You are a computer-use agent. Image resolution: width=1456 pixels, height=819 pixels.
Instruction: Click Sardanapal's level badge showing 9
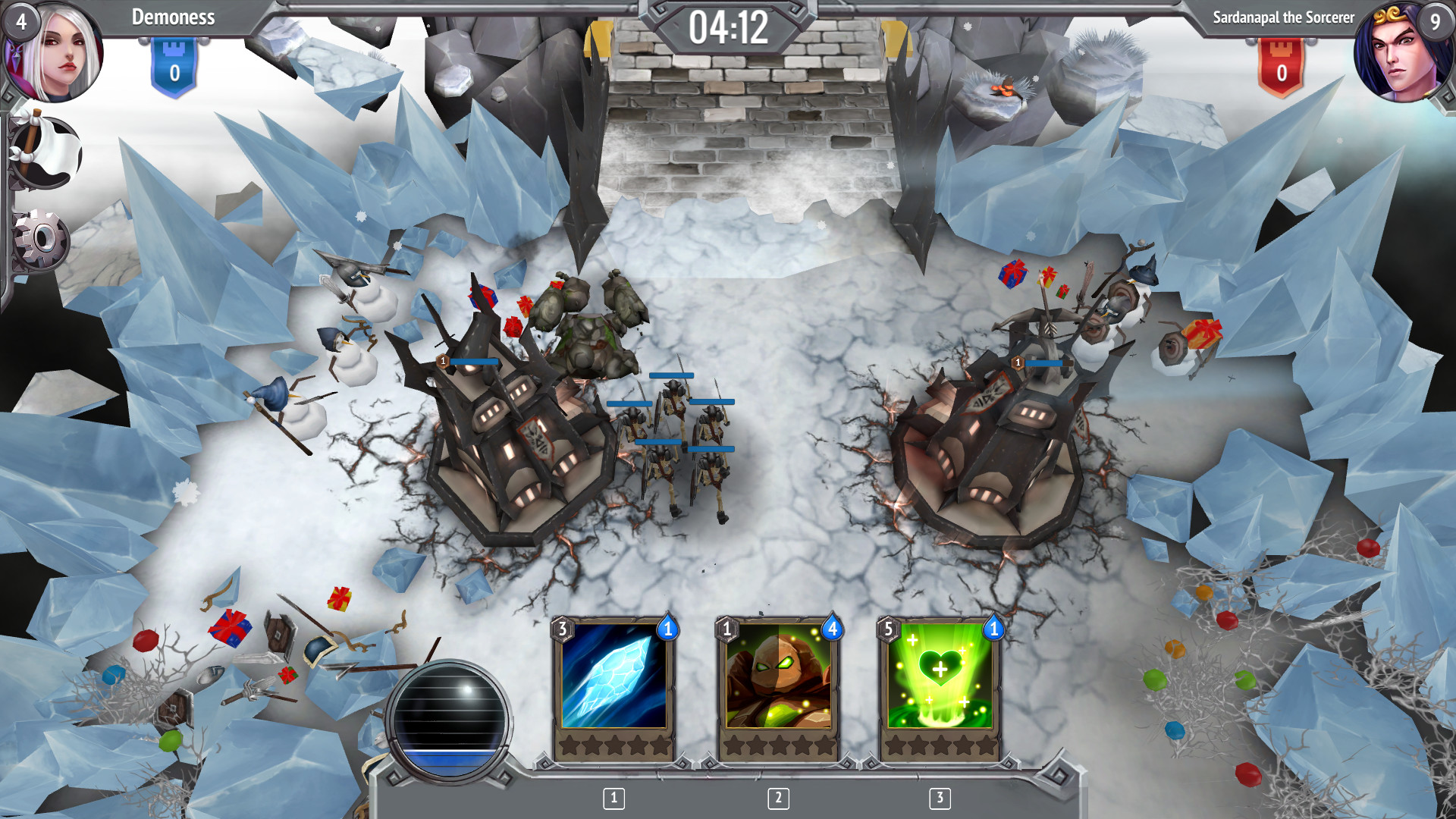tap(1437, 20)
